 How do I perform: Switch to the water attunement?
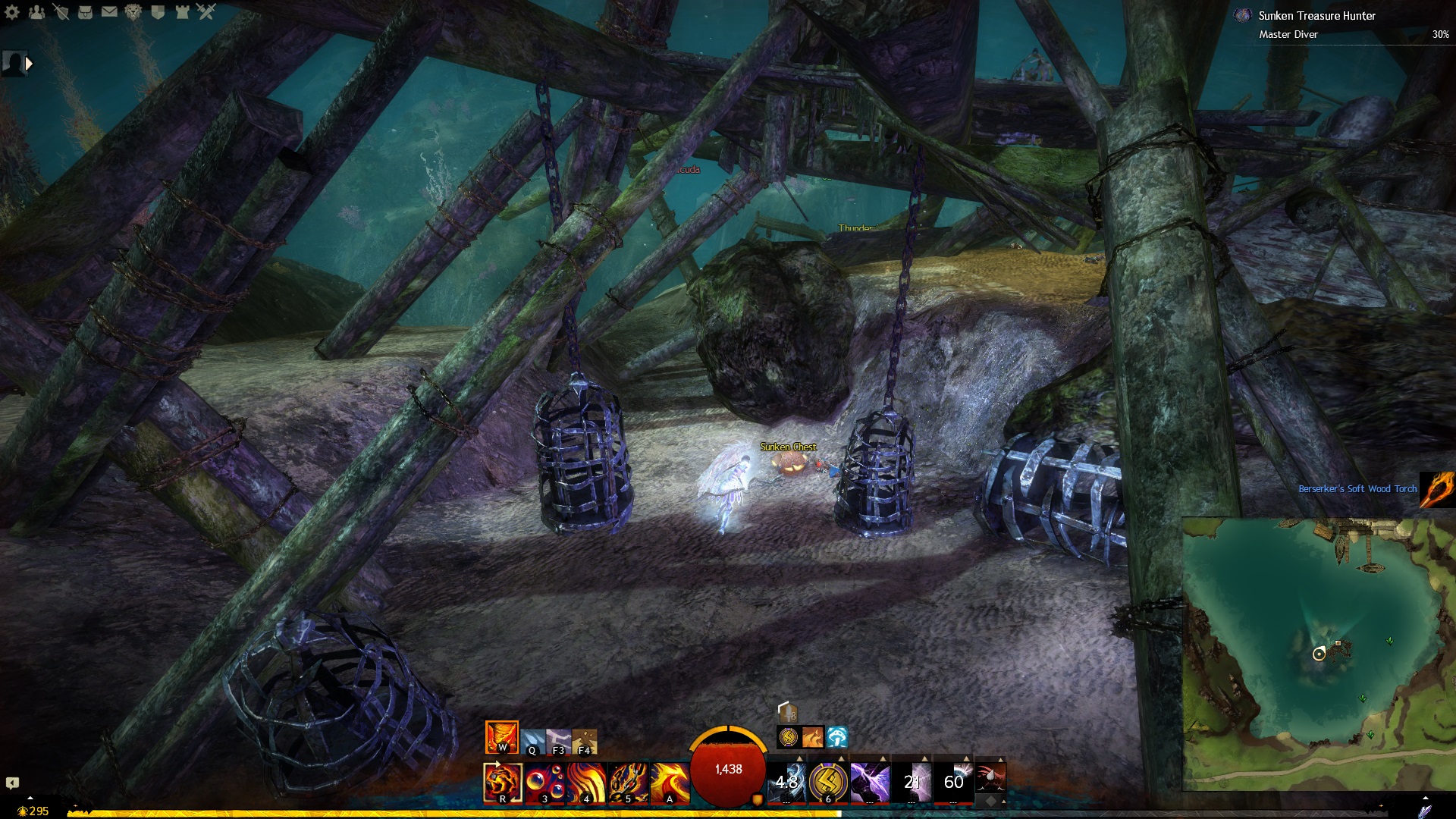click(x=533, y=741)
